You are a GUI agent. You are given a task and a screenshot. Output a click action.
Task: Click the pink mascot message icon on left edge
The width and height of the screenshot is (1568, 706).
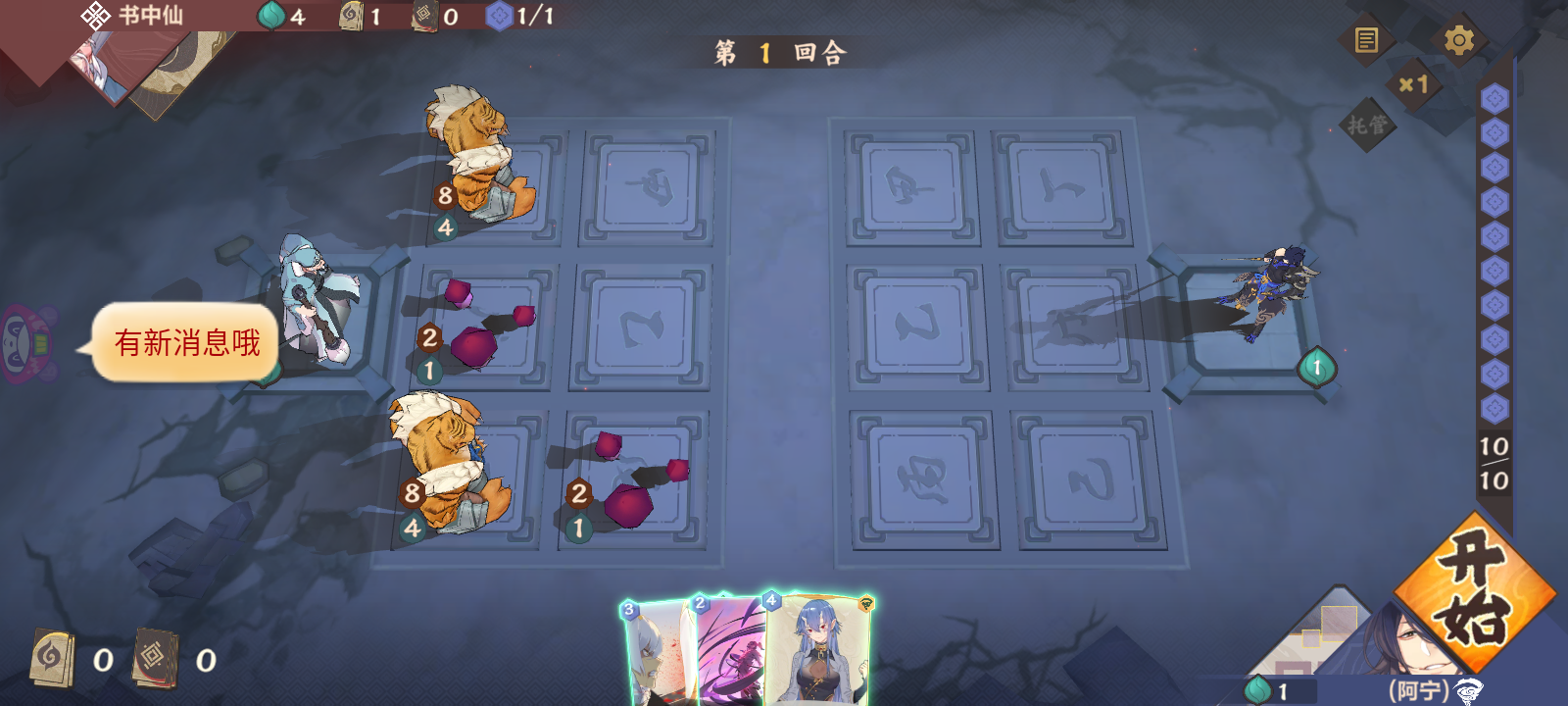[24, 341]
